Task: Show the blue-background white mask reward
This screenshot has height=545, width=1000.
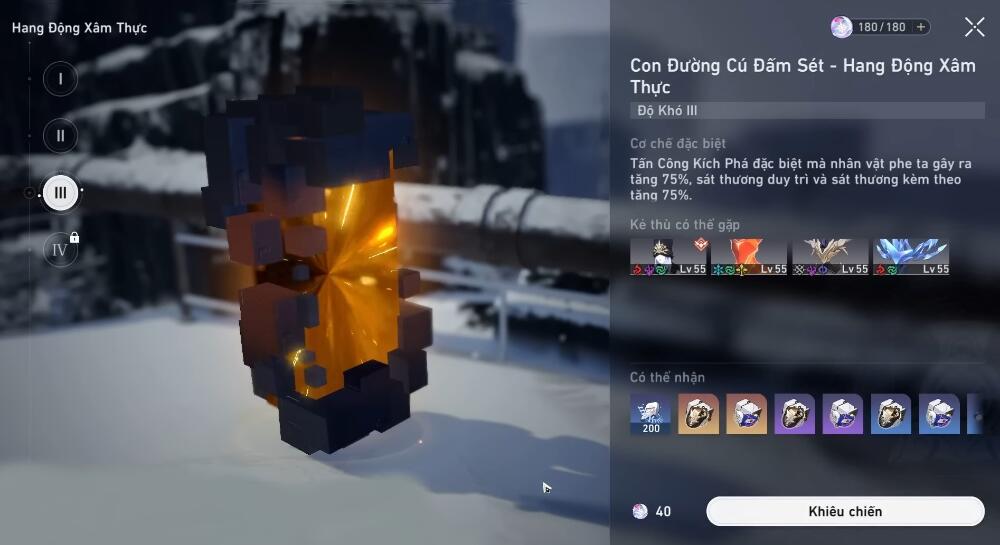Action: pyautogui.click(x=938, y=414)
